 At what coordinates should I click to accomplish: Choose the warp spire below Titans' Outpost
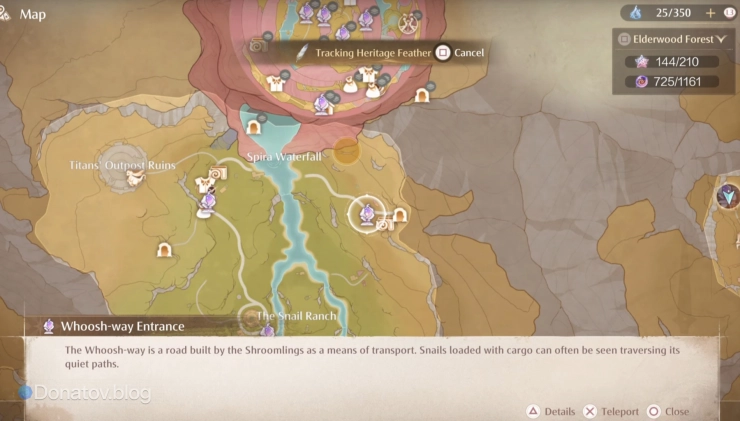[207, 203]
